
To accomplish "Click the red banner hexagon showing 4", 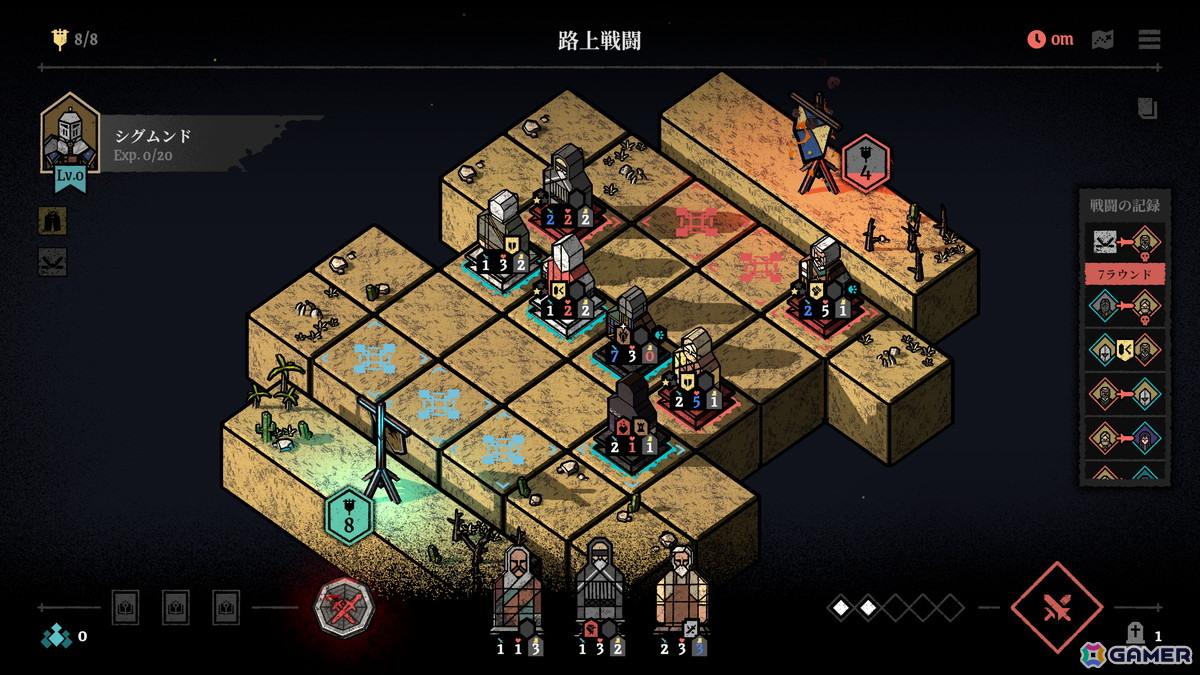I will pos(866,162).
